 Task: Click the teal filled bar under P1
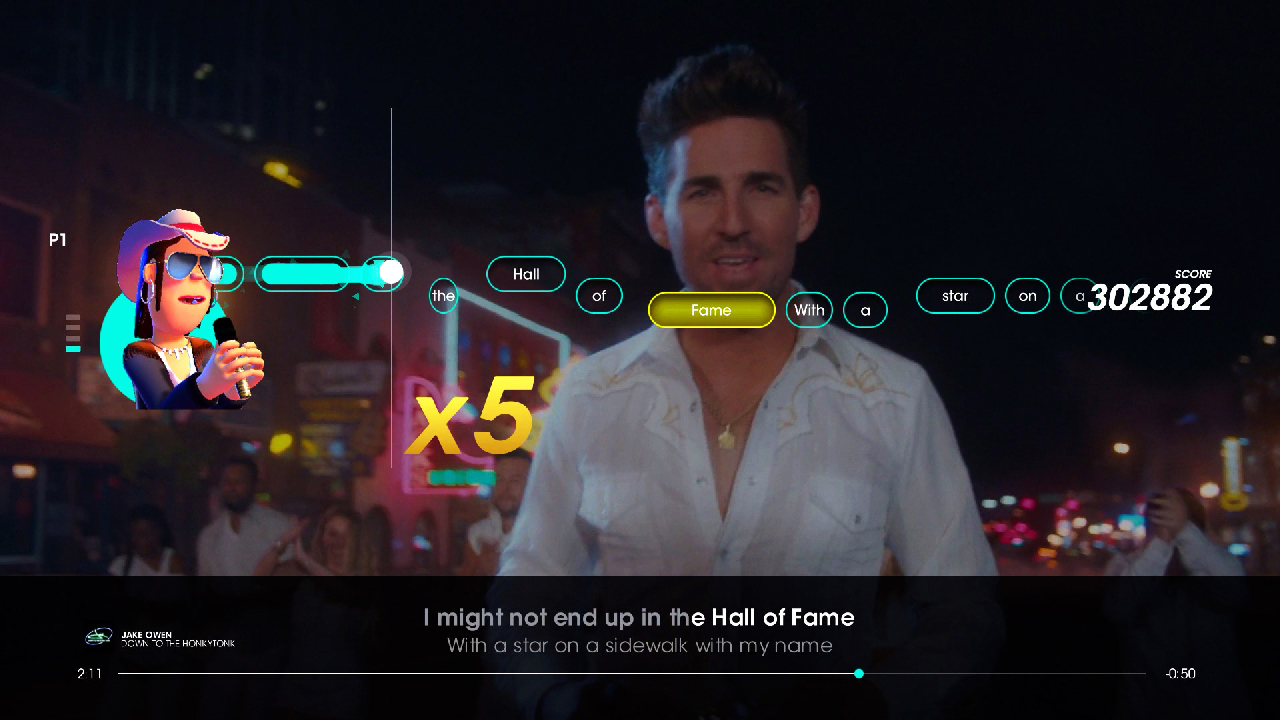pos(73,350)
